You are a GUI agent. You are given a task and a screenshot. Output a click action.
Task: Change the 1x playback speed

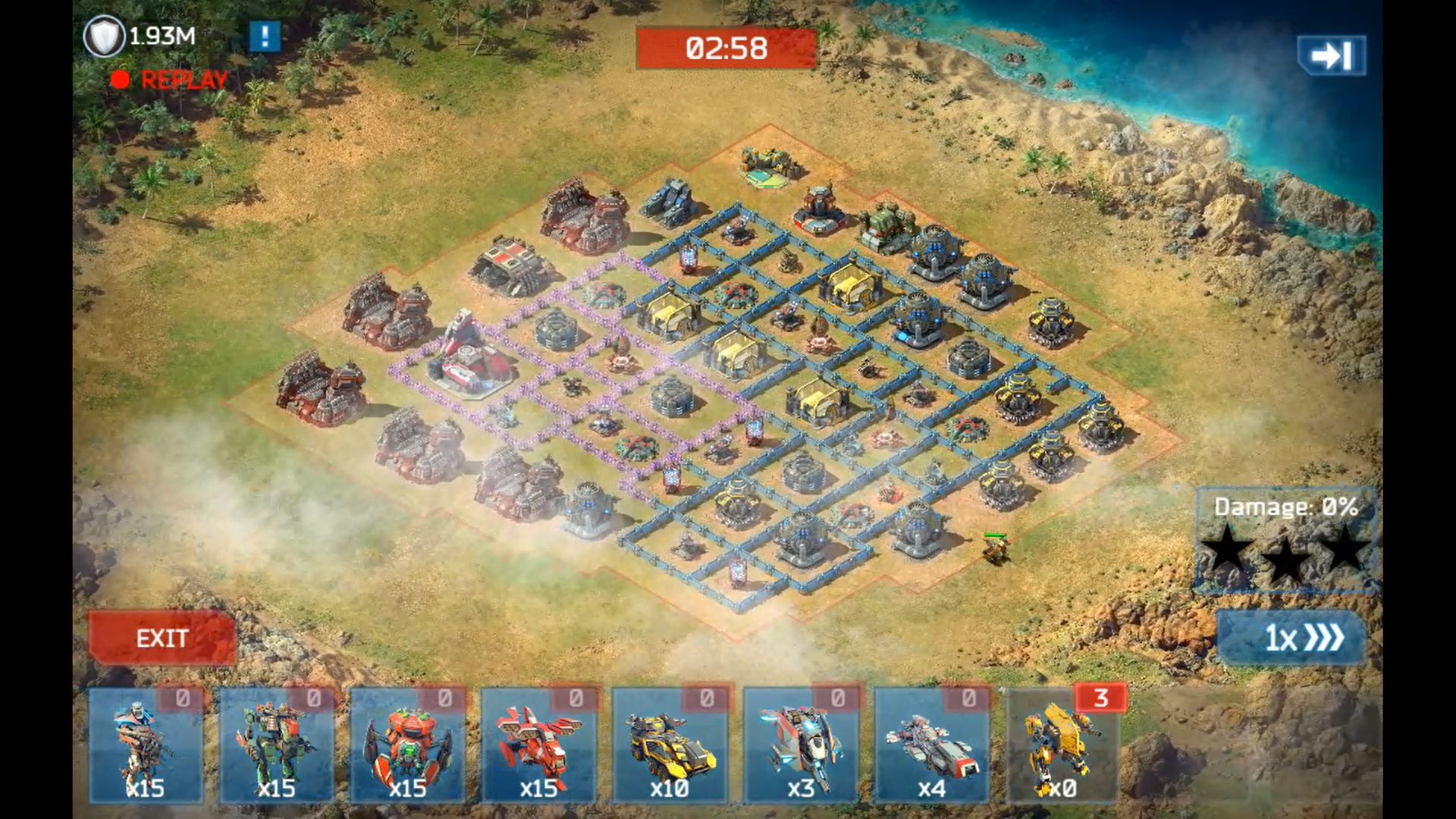click(x=1291, y=638)
